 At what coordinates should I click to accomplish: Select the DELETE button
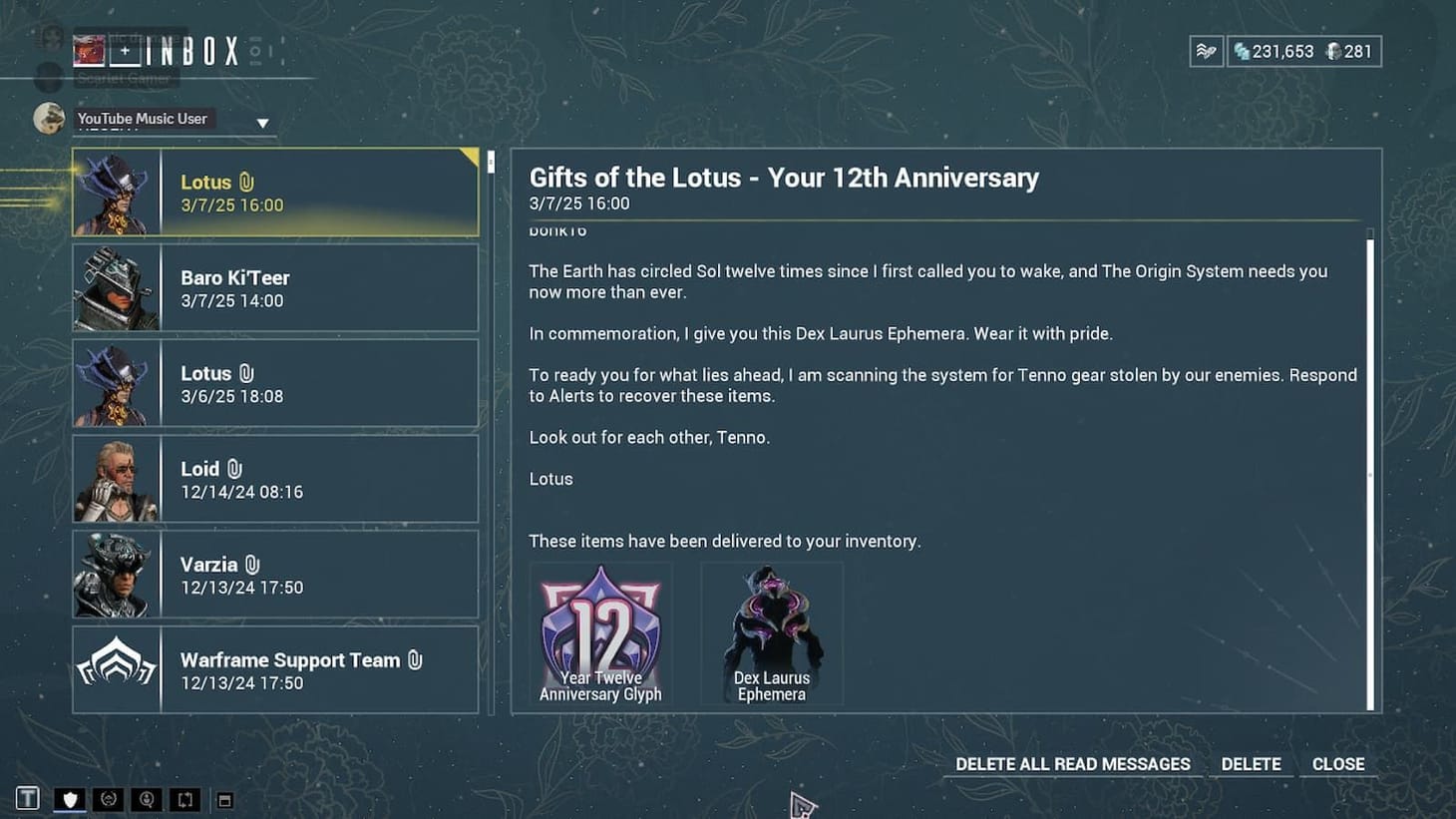(x=1252, y=763)
